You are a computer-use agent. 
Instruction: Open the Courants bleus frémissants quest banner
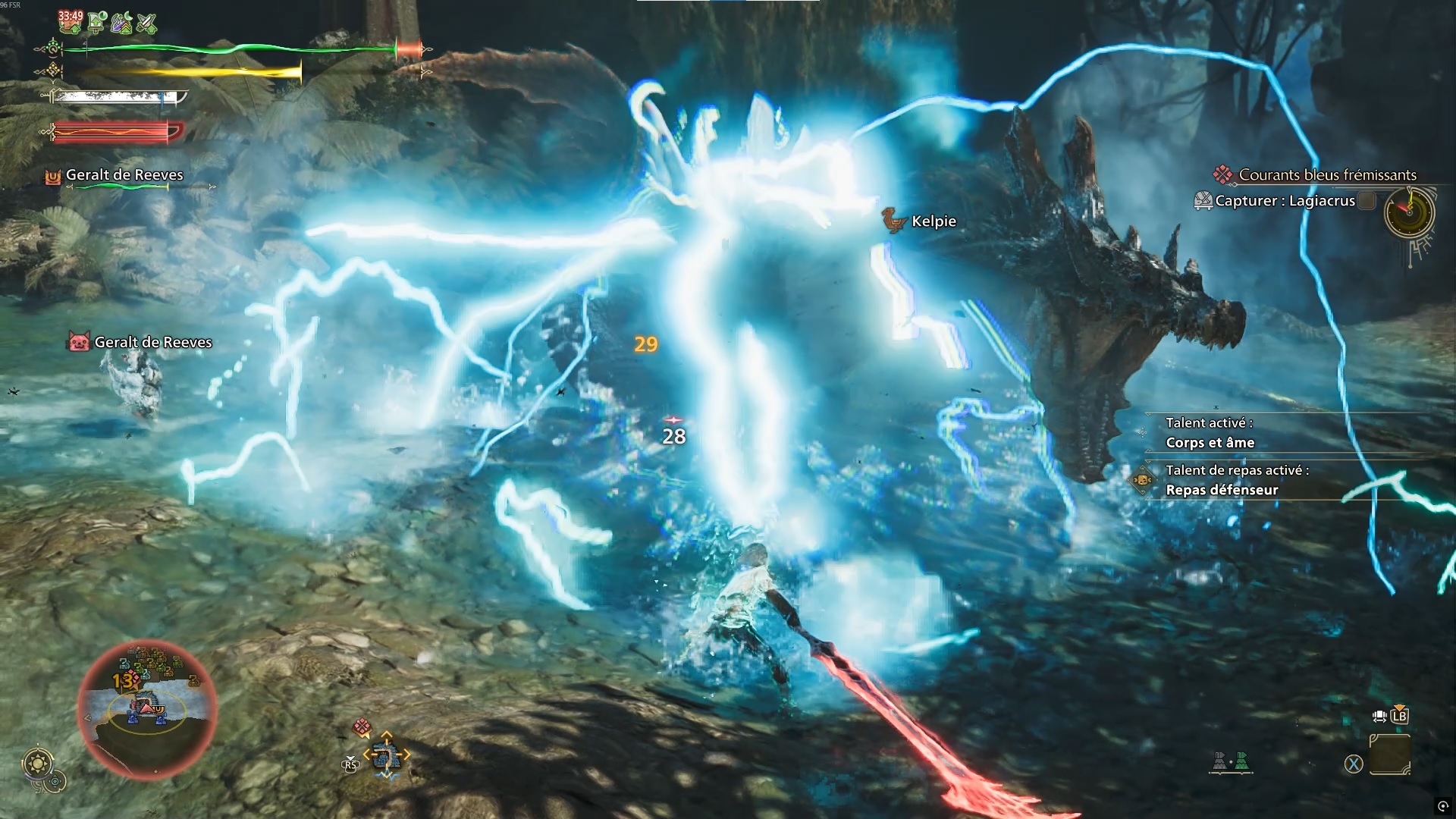coord(1326,175)
